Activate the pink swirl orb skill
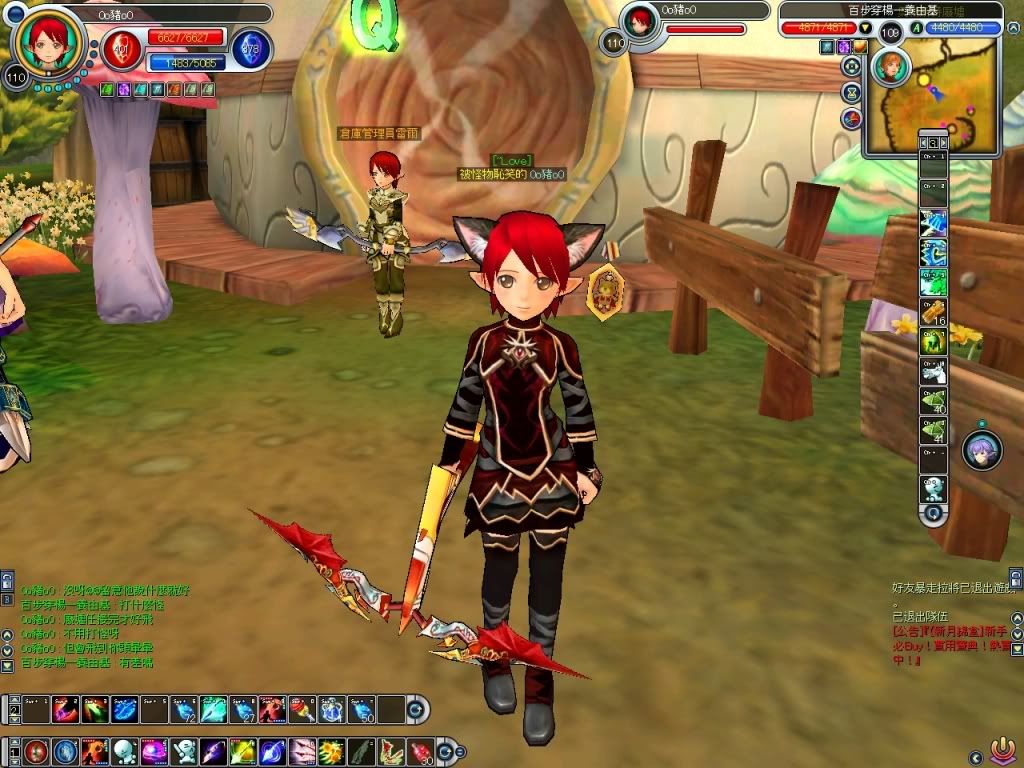The width and height of the screenshot is (1024, 768). click(153, 750)
